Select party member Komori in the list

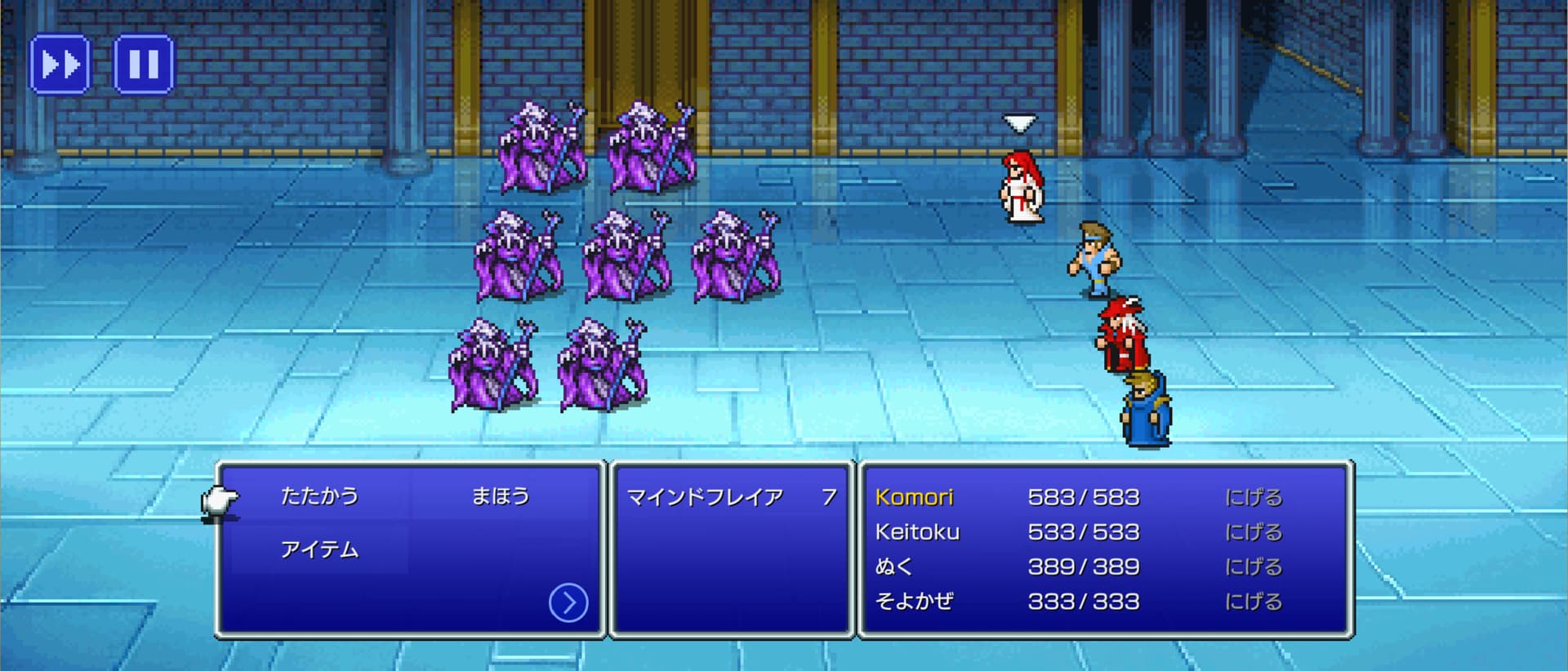point(915,497)
